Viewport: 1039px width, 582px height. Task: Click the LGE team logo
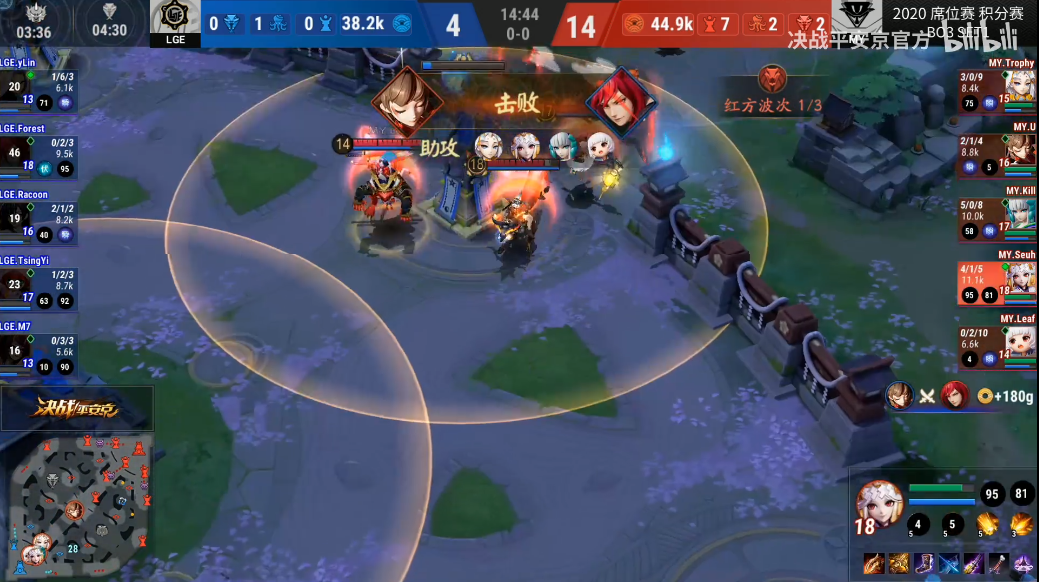click(175, 23)
